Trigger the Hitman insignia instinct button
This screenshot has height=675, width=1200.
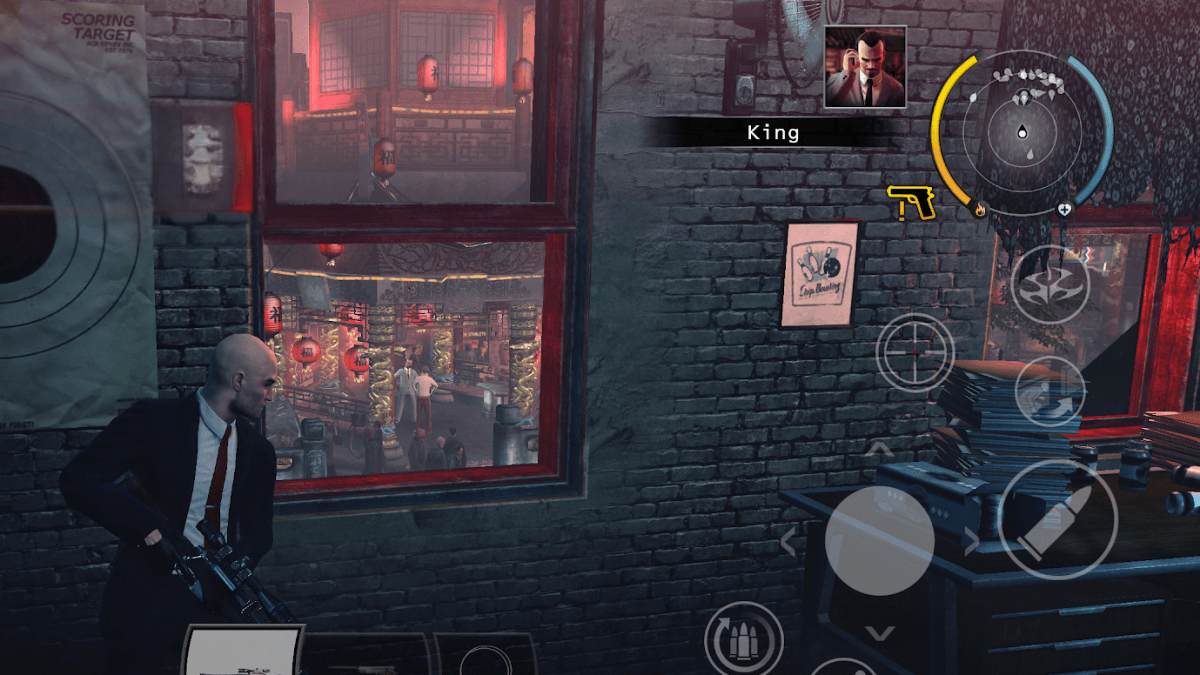click(x=1049, y=285)
